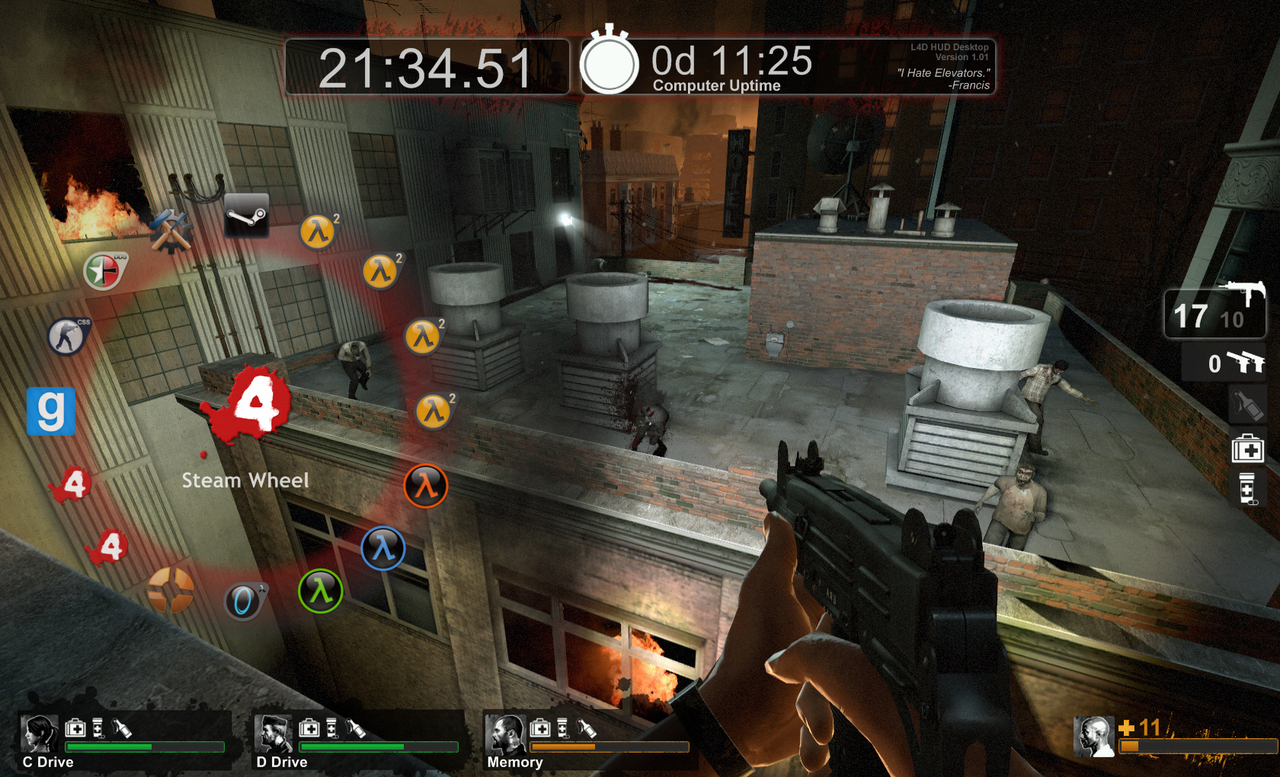Image resolution: width=1280 pixels, height=777 pixels.
Task: Select the orange-ringed Half-Life lambda icon
Action: click(x=426, y=486)
